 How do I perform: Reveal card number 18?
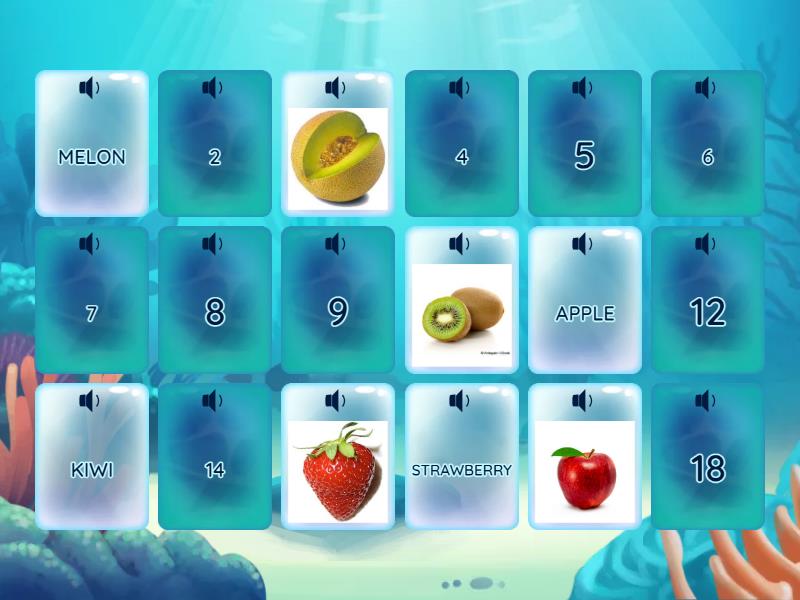point(707,470)
